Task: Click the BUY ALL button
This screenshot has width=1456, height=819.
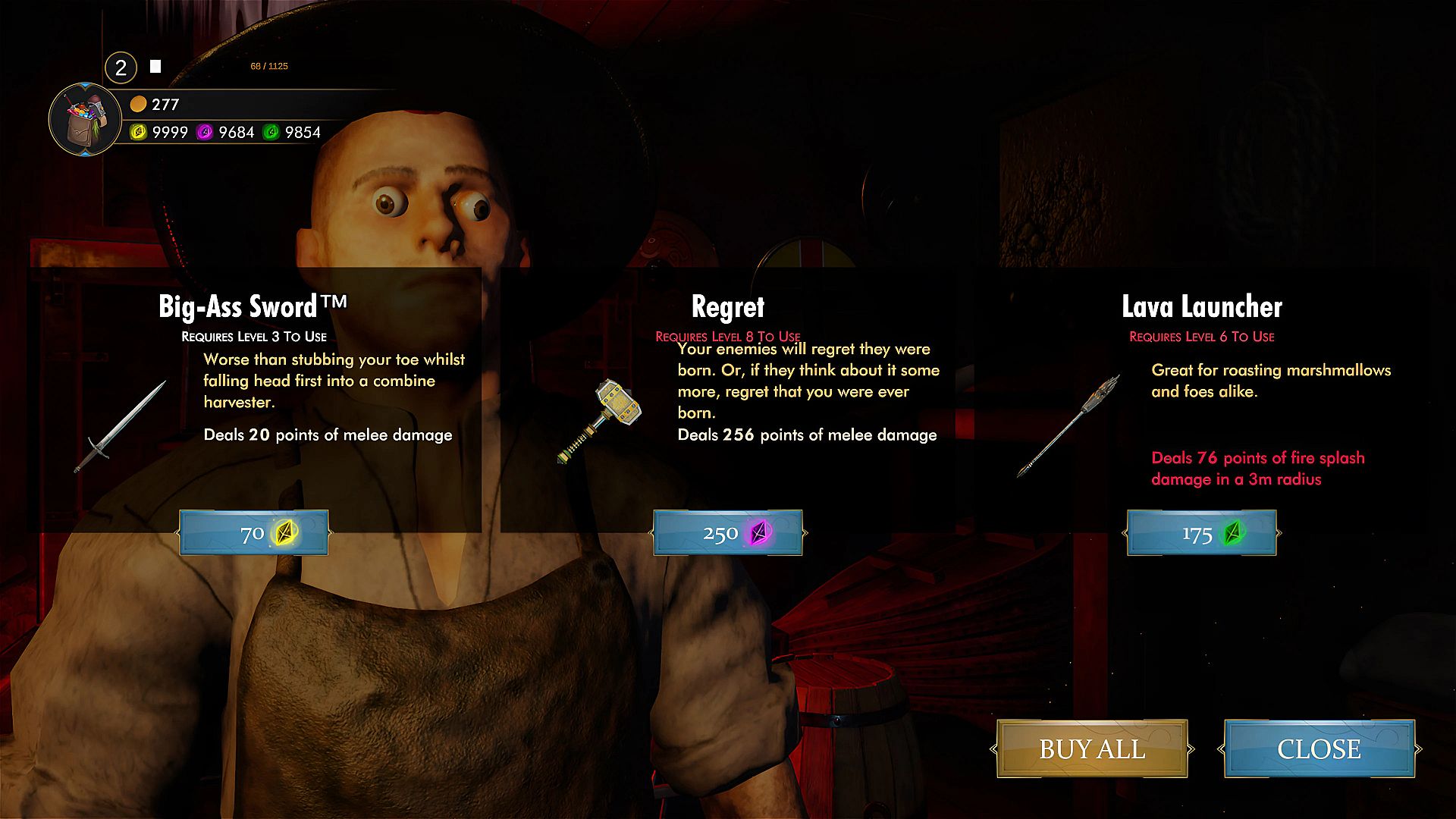Action: coord(1092,749)
